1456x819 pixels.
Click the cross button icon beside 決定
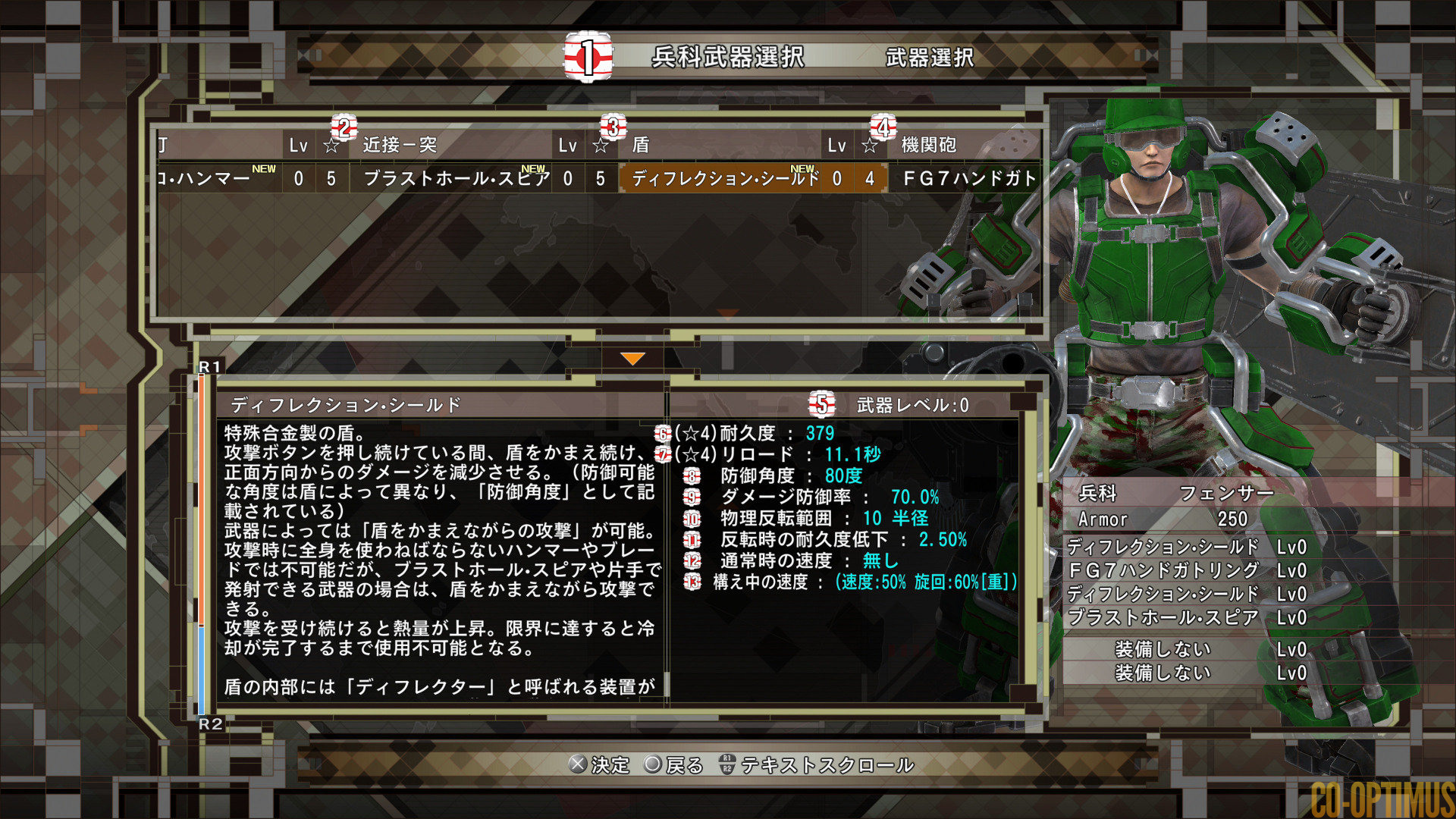[579, 765]
